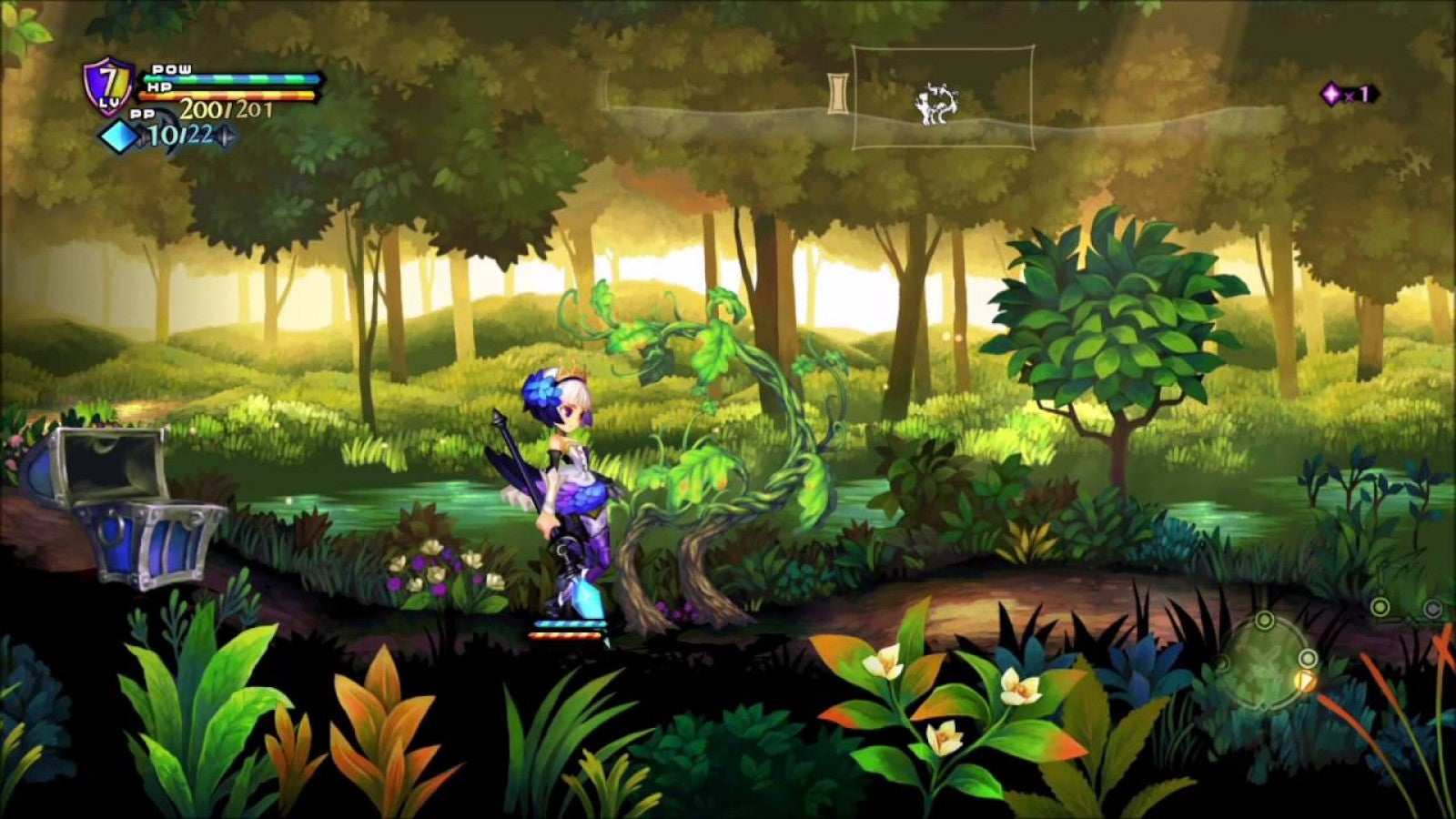
Task: Select the minimap panel in the top center
Action: [946, 98]
